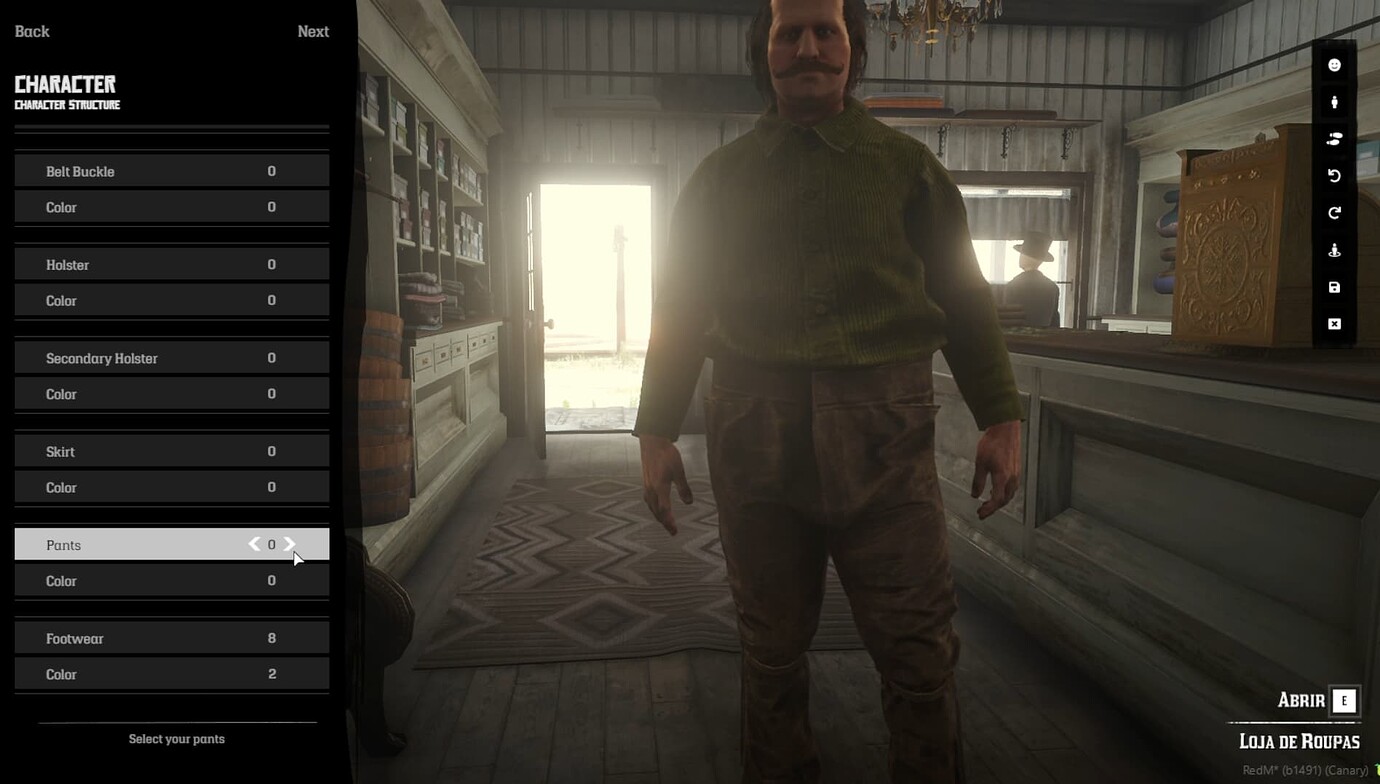1380x784 pixels.
Task: Select the Skirt option row
Action: click(171, 451)
